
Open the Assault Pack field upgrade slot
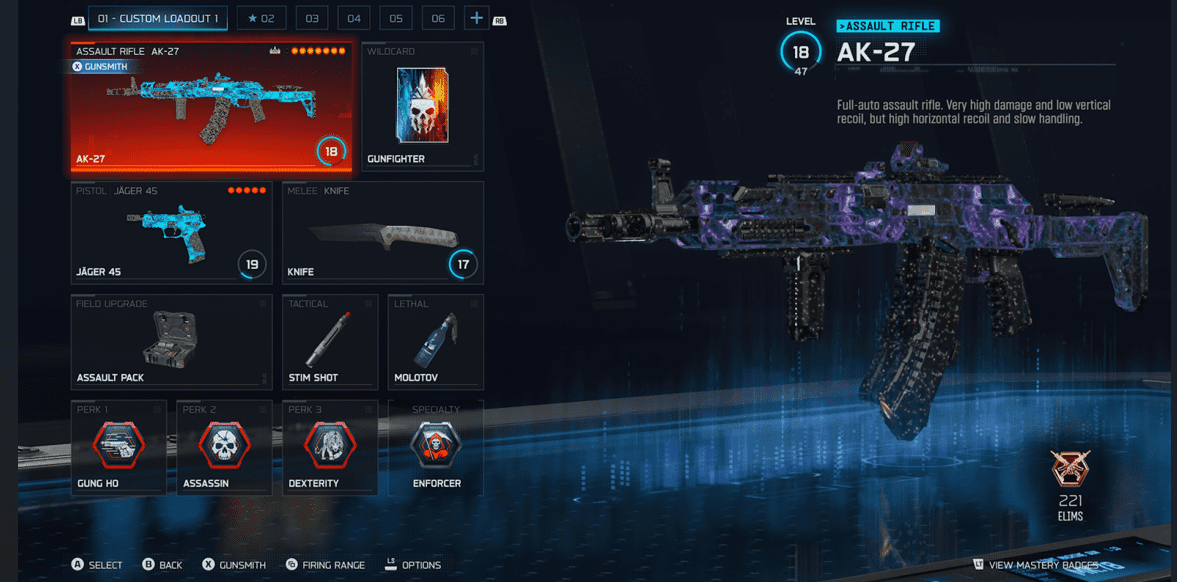[171, 342]
